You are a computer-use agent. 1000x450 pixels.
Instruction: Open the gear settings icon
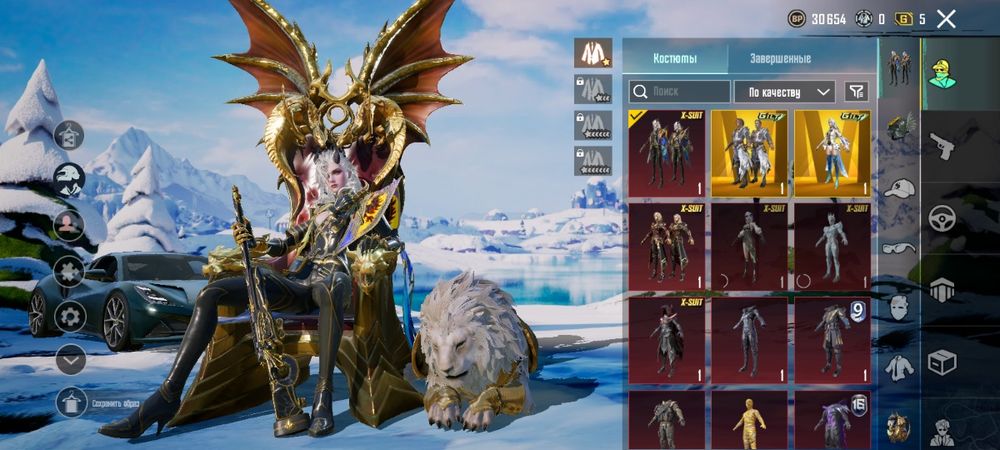pos(70,315)
